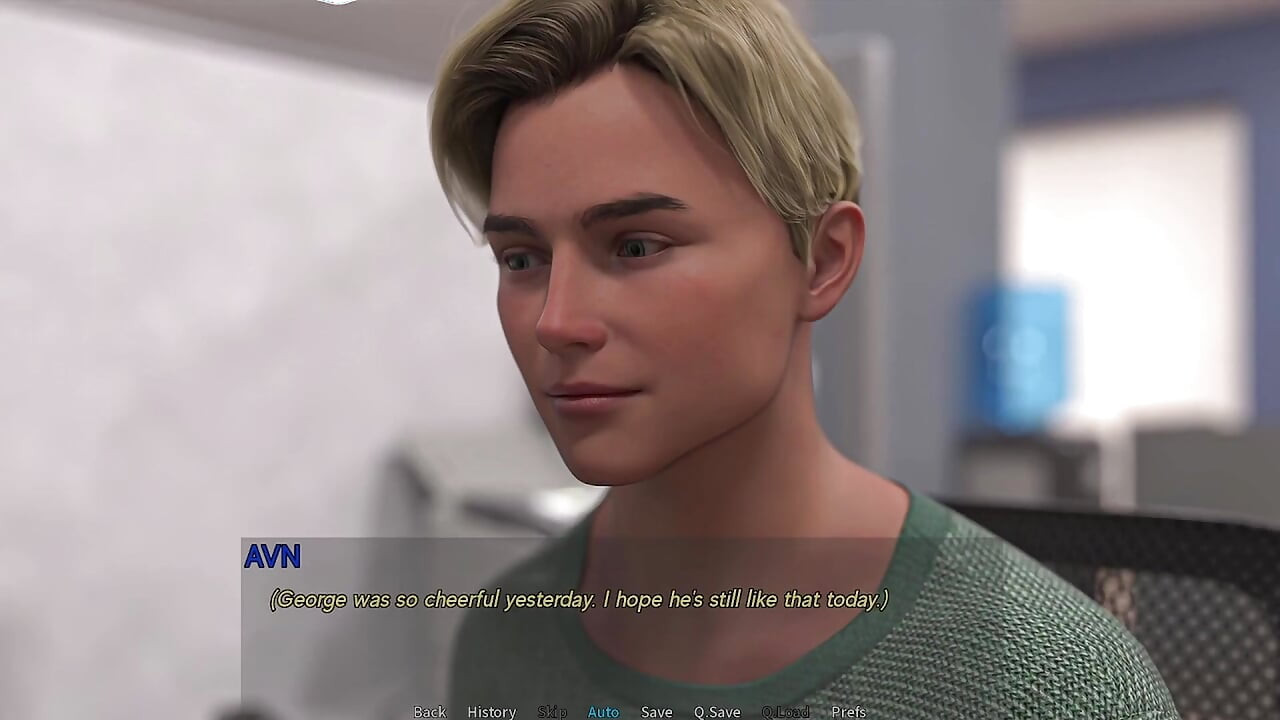Image resolution: width=1280 pixels, height=720 pixels.
Task: Go back to the previous dialogue line
Action: (x=430, y=712)
